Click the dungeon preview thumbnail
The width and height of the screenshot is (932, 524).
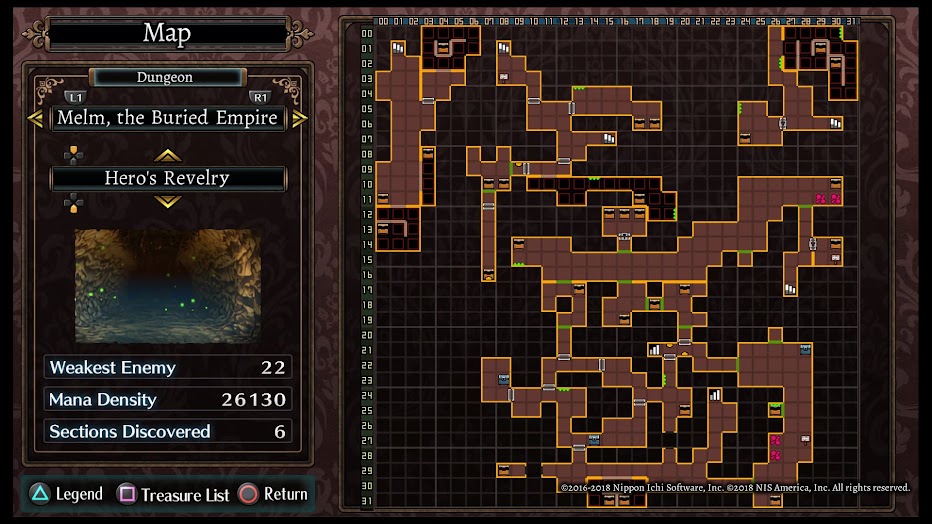coord(167,286)
